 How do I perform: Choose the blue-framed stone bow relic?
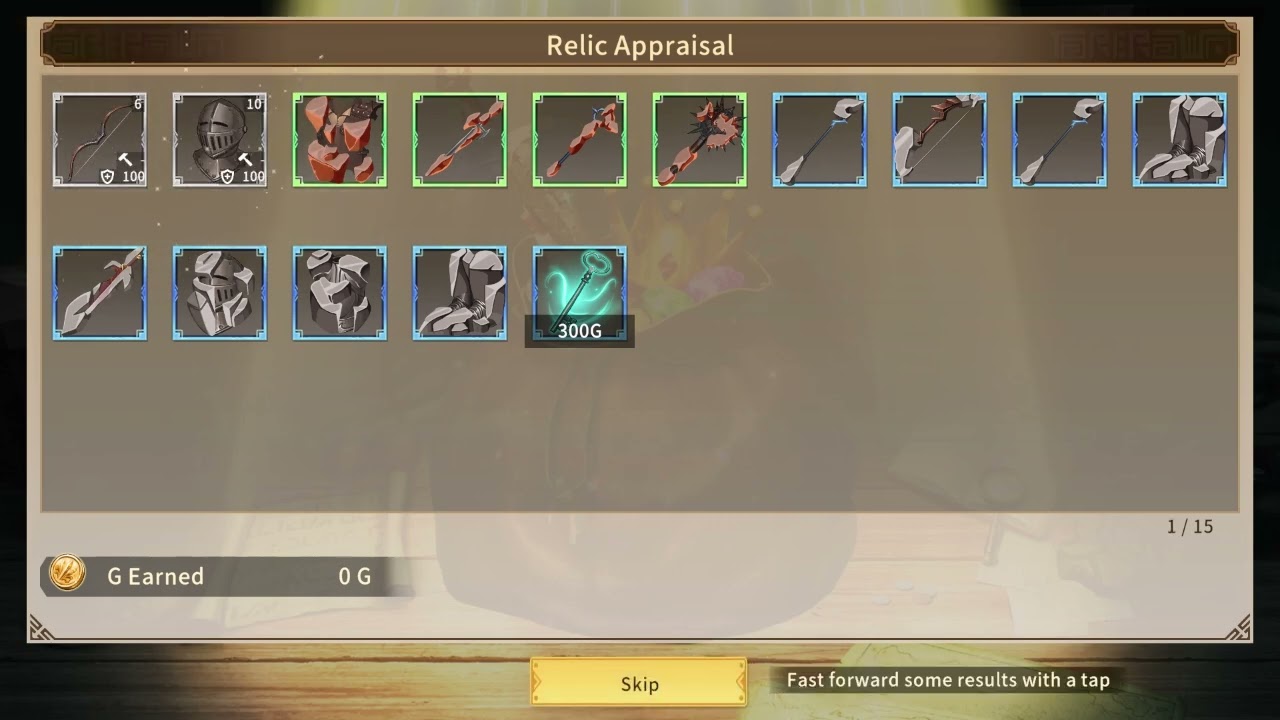tap(940, 140)
